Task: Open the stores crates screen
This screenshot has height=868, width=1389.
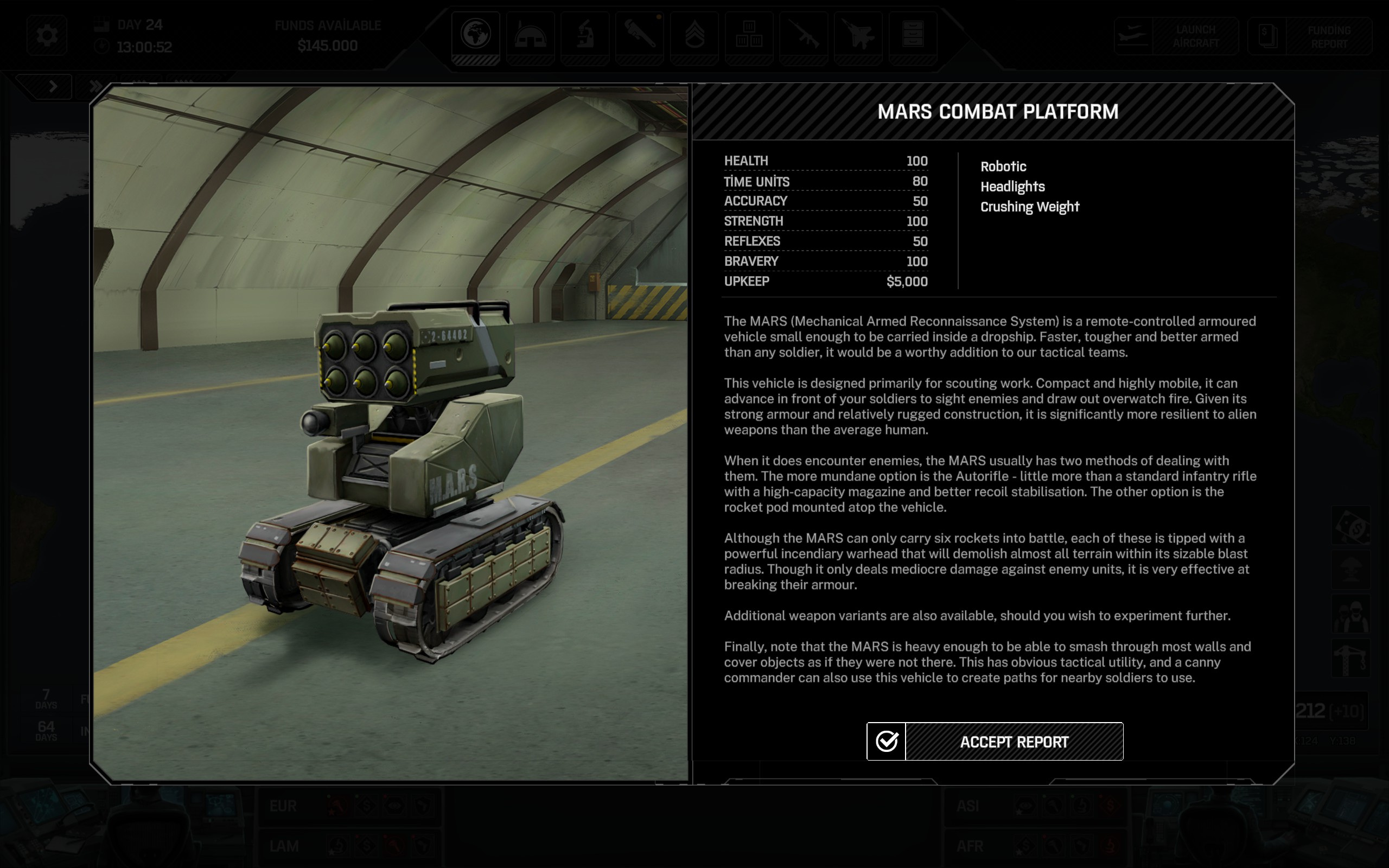Action: tap(748, 36)
